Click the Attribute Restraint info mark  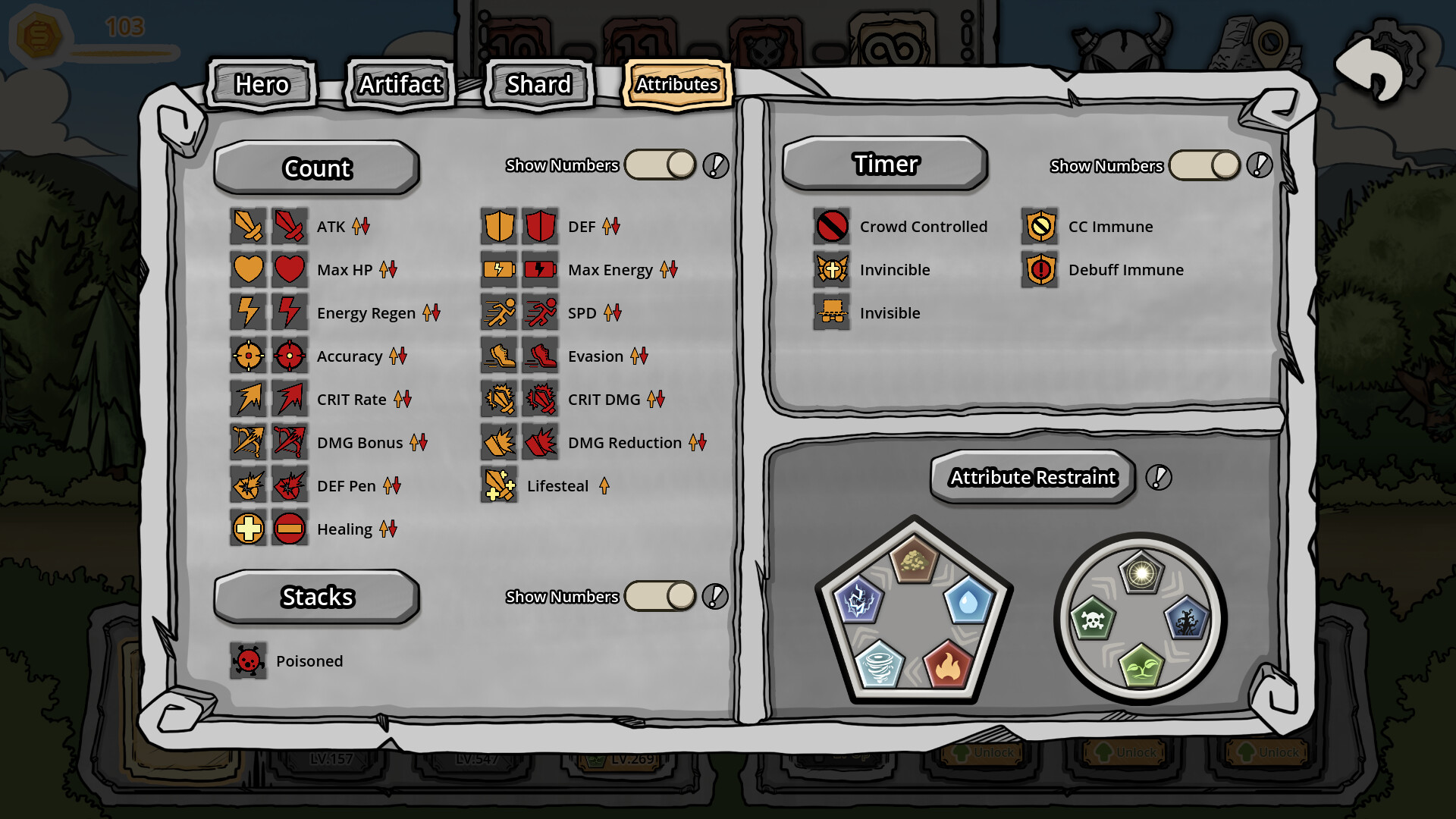[1158, 478]
